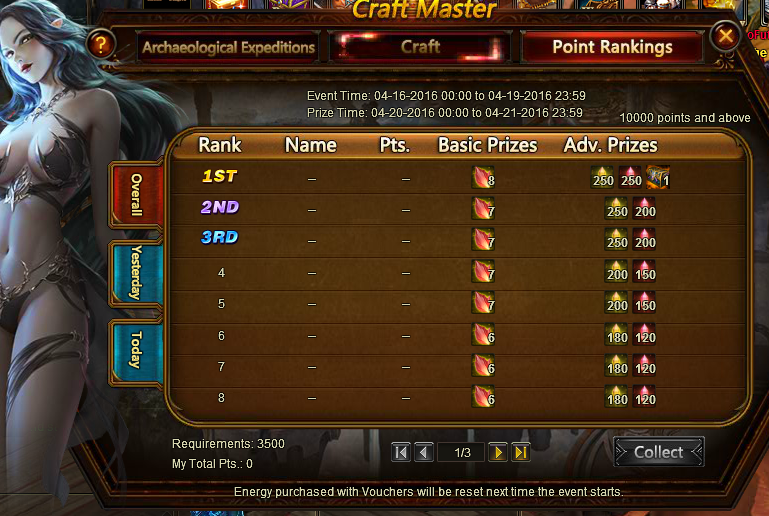Advance to the next rankings page
Viewport: 769px width, 516px height.
tap(497, 453)
